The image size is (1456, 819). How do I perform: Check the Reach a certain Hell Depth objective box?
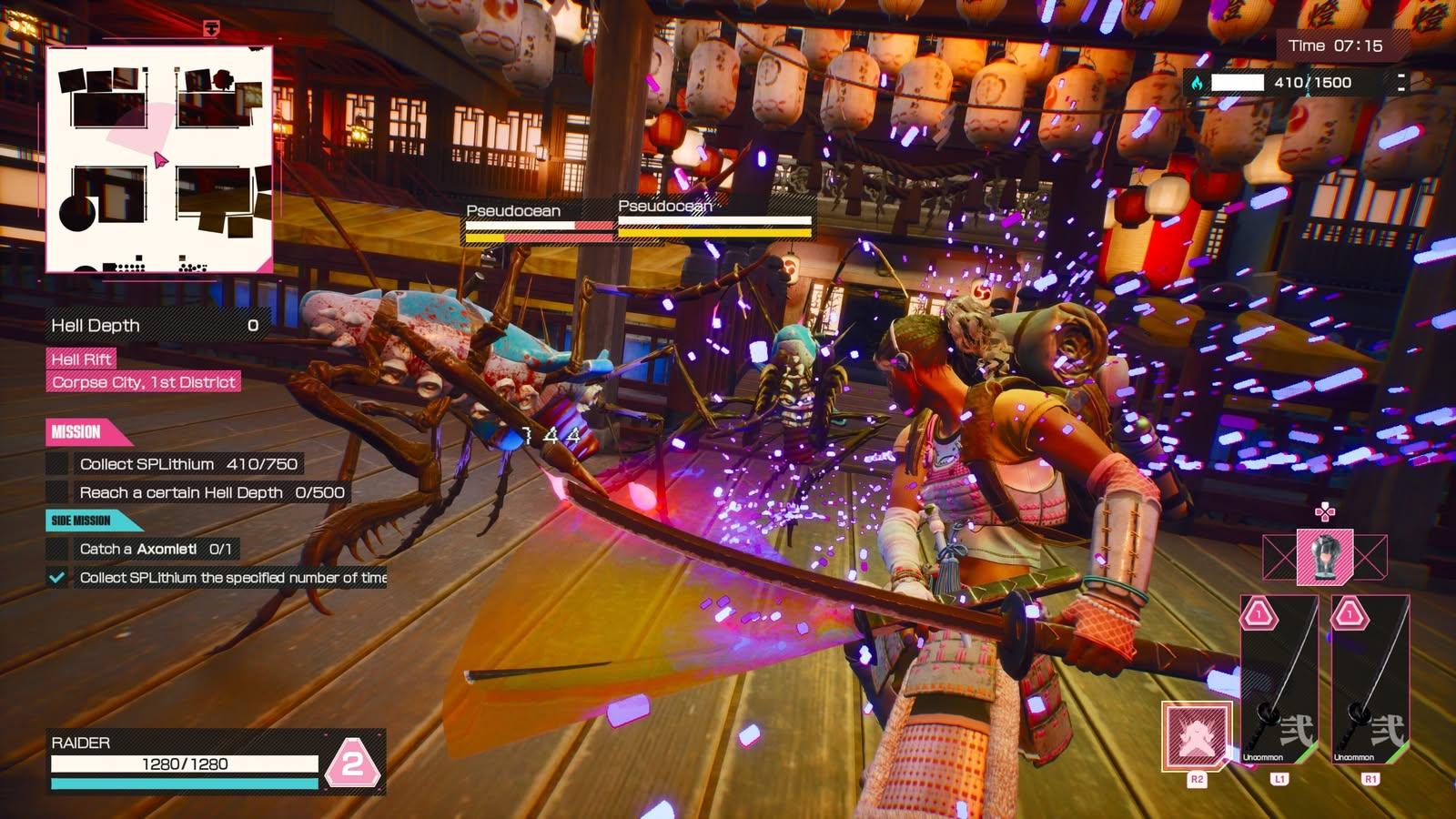tap(57, 492)
